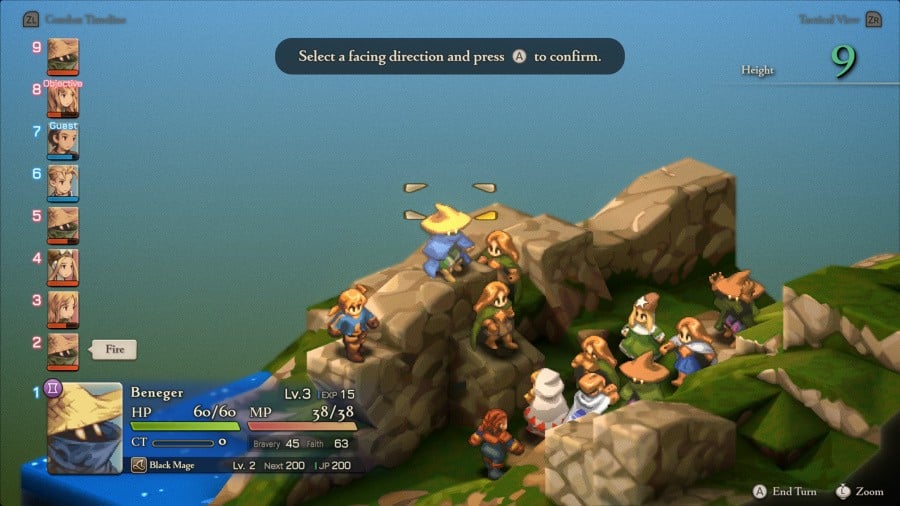Choose timeline portrait number 3

coord(62,308)
